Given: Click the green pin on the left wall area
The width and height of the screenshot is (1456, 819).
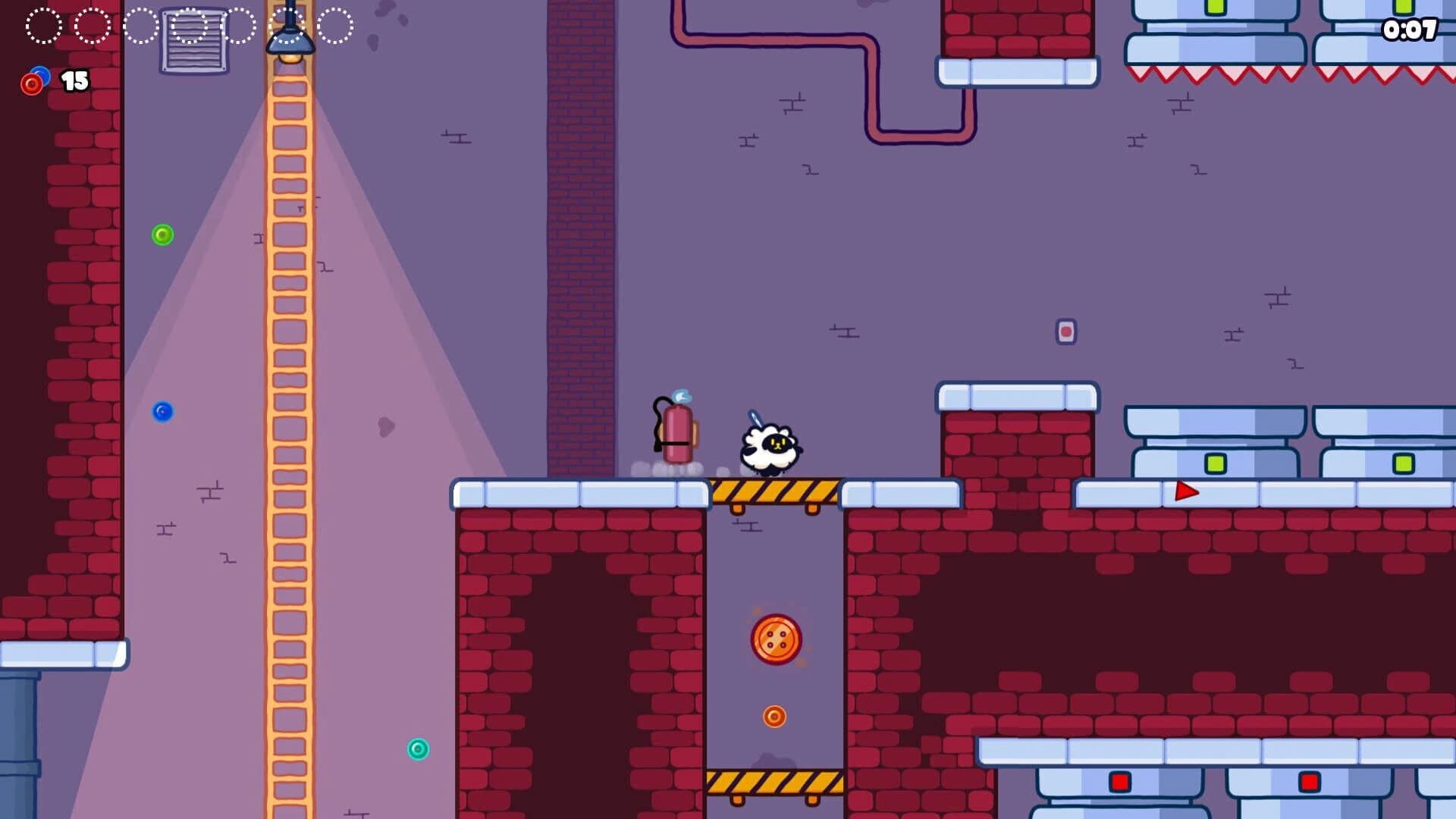Looking at the screenshot, I should pos(163,236).
